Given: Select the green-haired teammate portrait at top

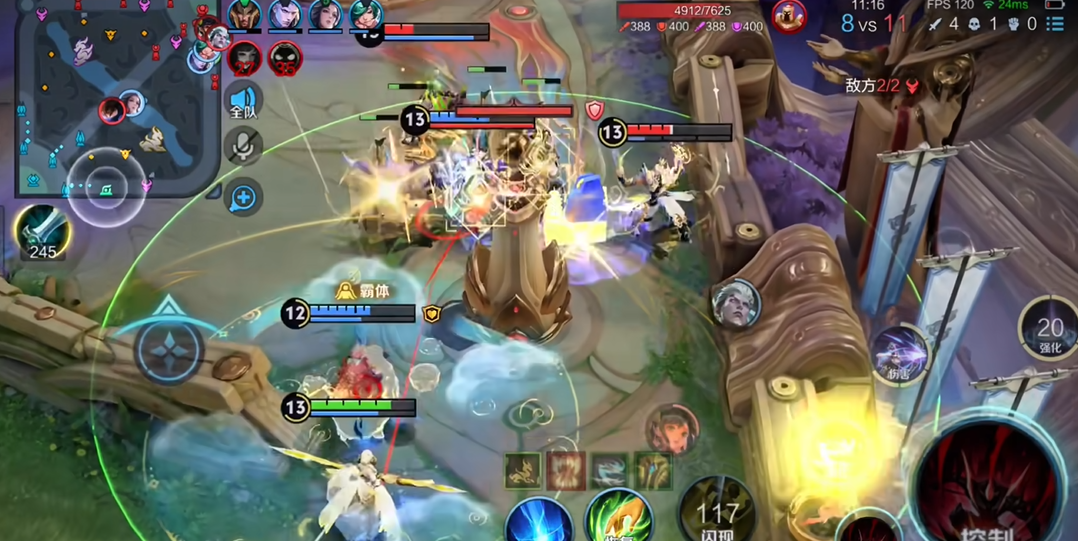Looking at the screenshot, I should pos(365,15).
